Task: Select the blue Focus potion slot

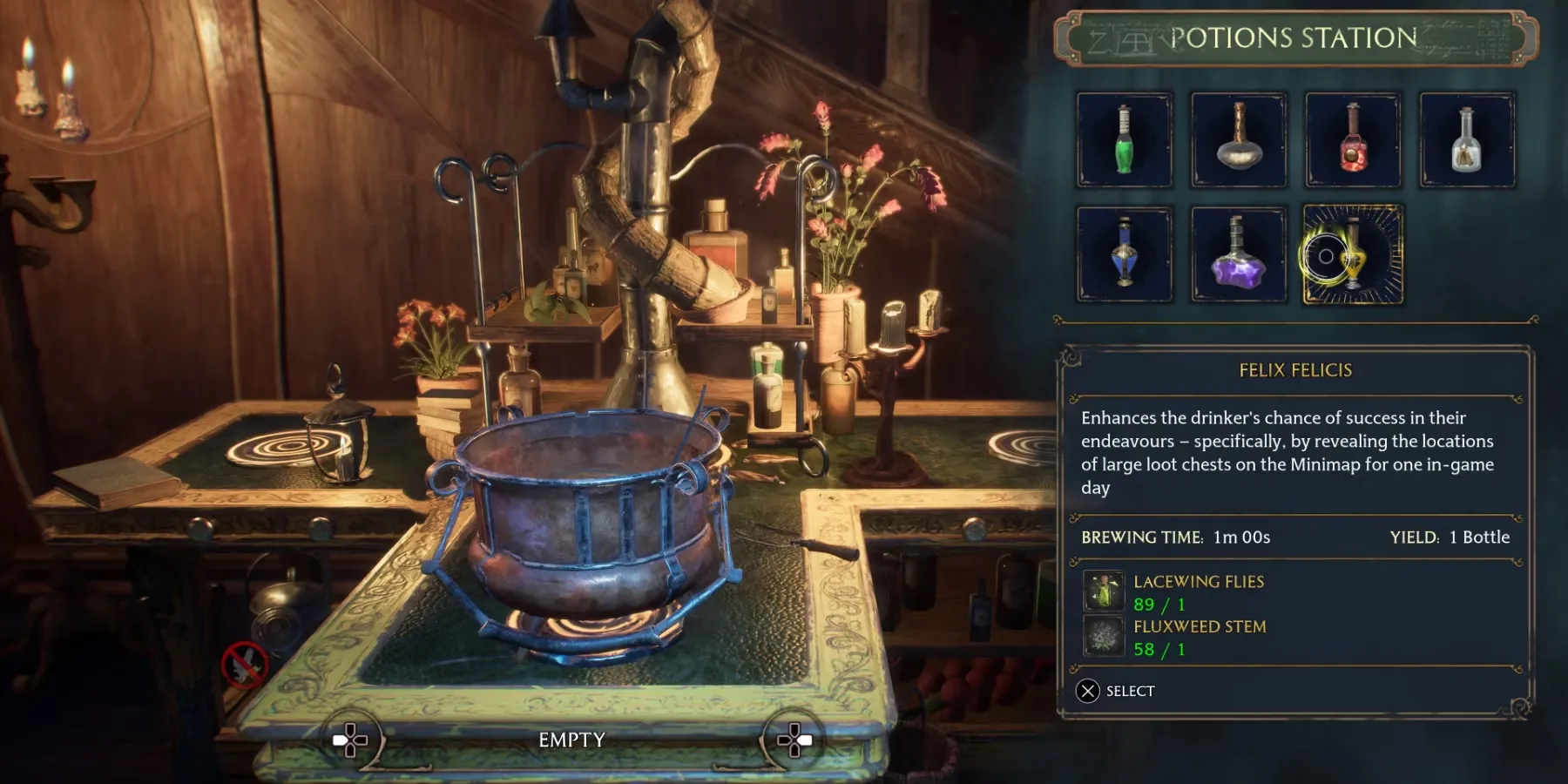Action: click(1125, 253)
